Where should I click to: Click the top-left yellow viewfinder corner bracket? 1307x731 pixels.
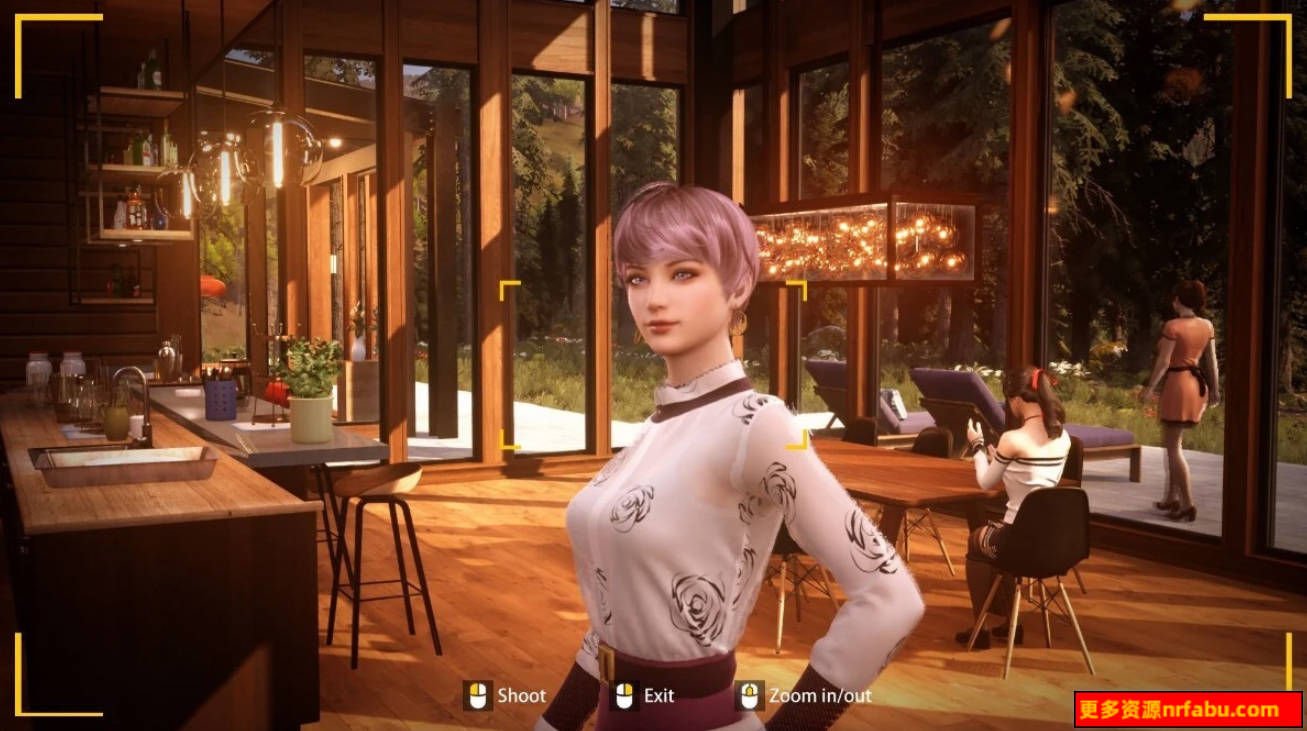20,17
